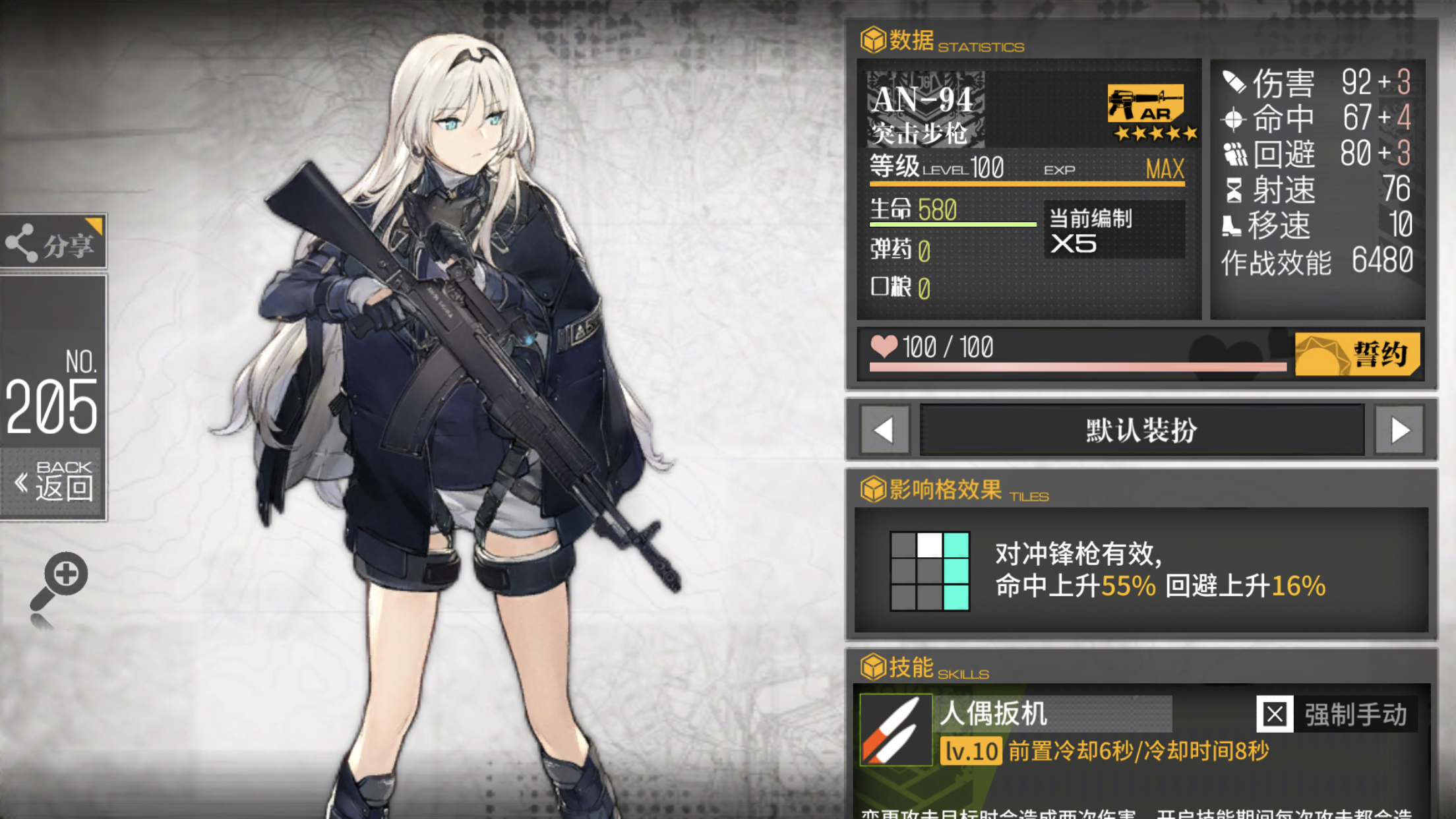The image size is (1456, 819).
Task: Toggle the 强制手动 forced manual checkbox
Action: [x=1275, y=714]
